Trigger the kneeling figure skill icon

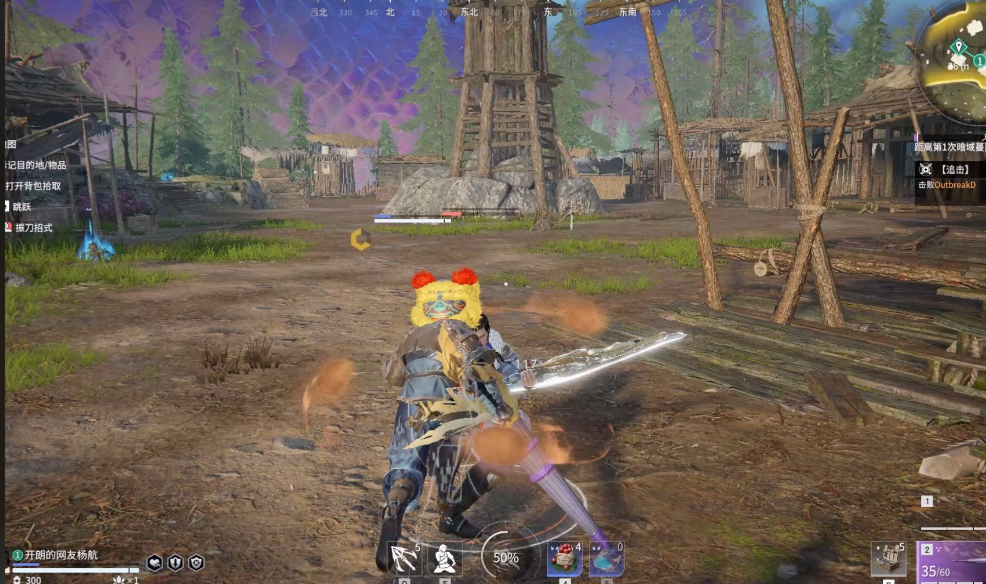444,558
